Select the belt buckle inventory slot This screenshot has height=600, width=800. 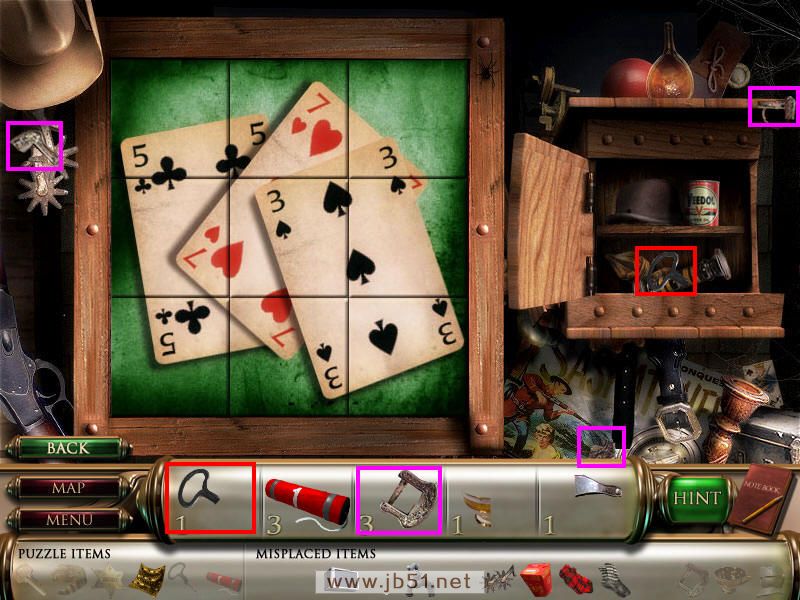(398, 497)
